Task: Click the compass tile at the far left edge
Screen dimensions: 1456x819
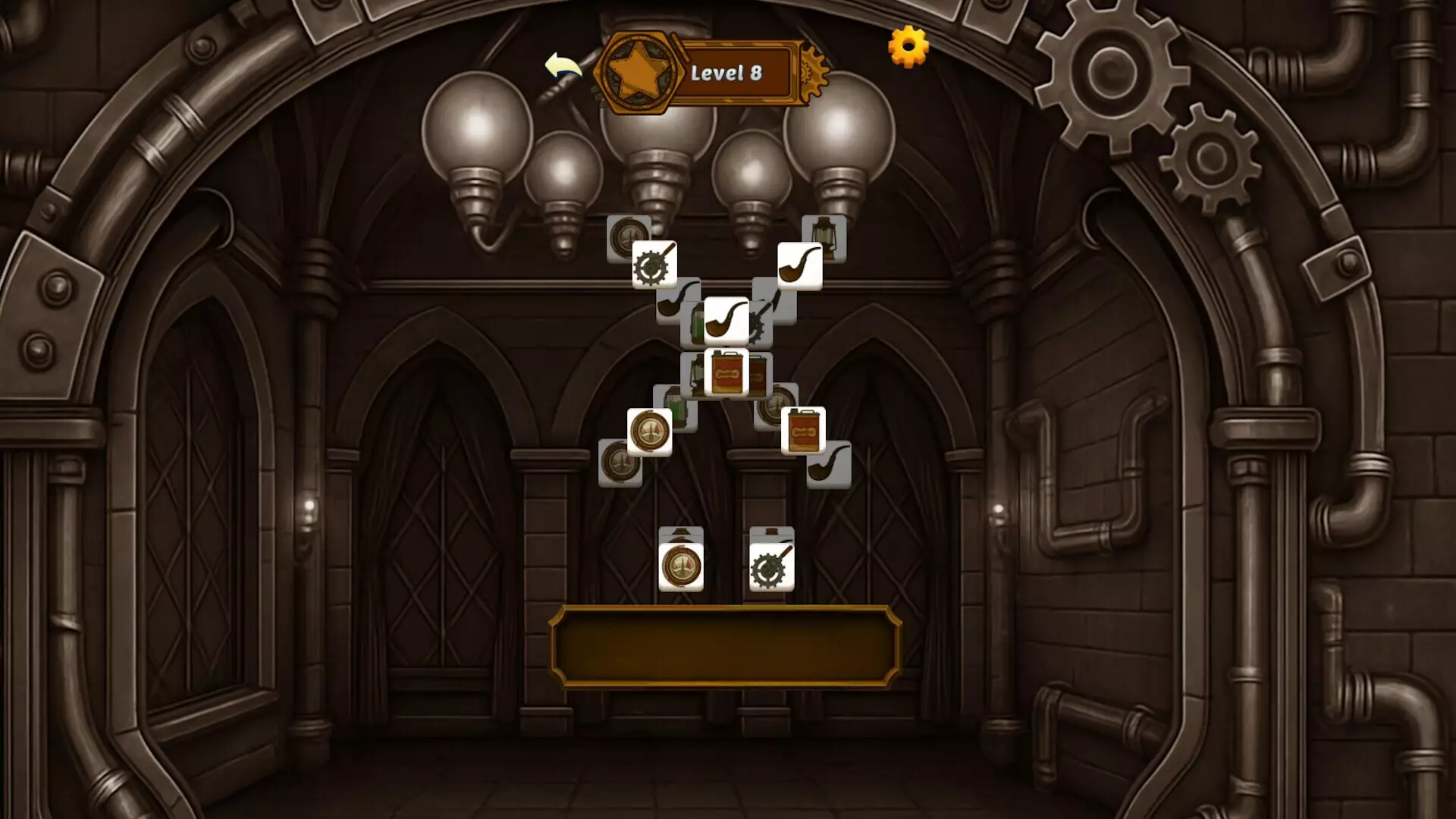Action: 620,463
